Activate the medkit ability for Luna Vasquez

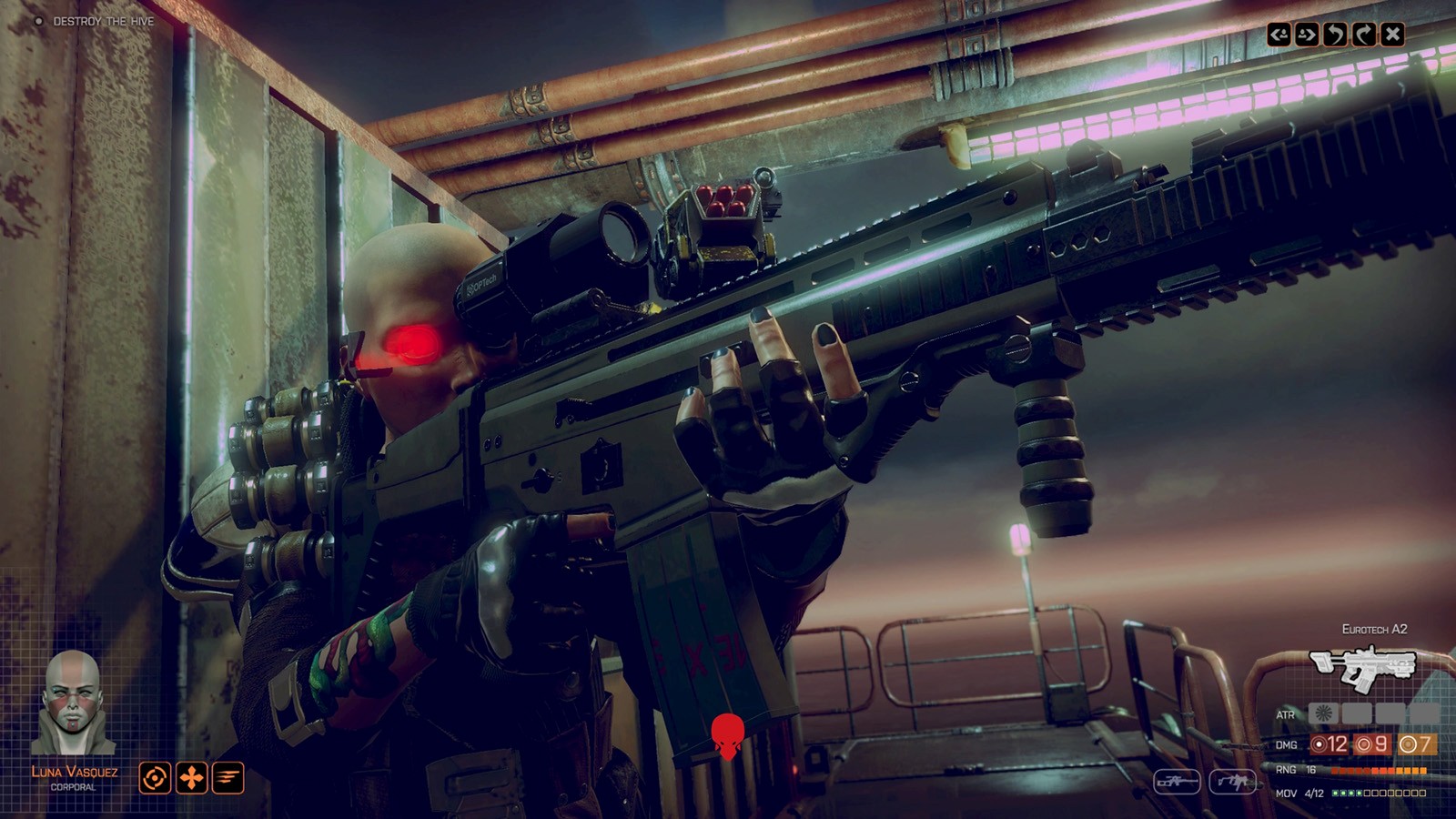(191, 778)
